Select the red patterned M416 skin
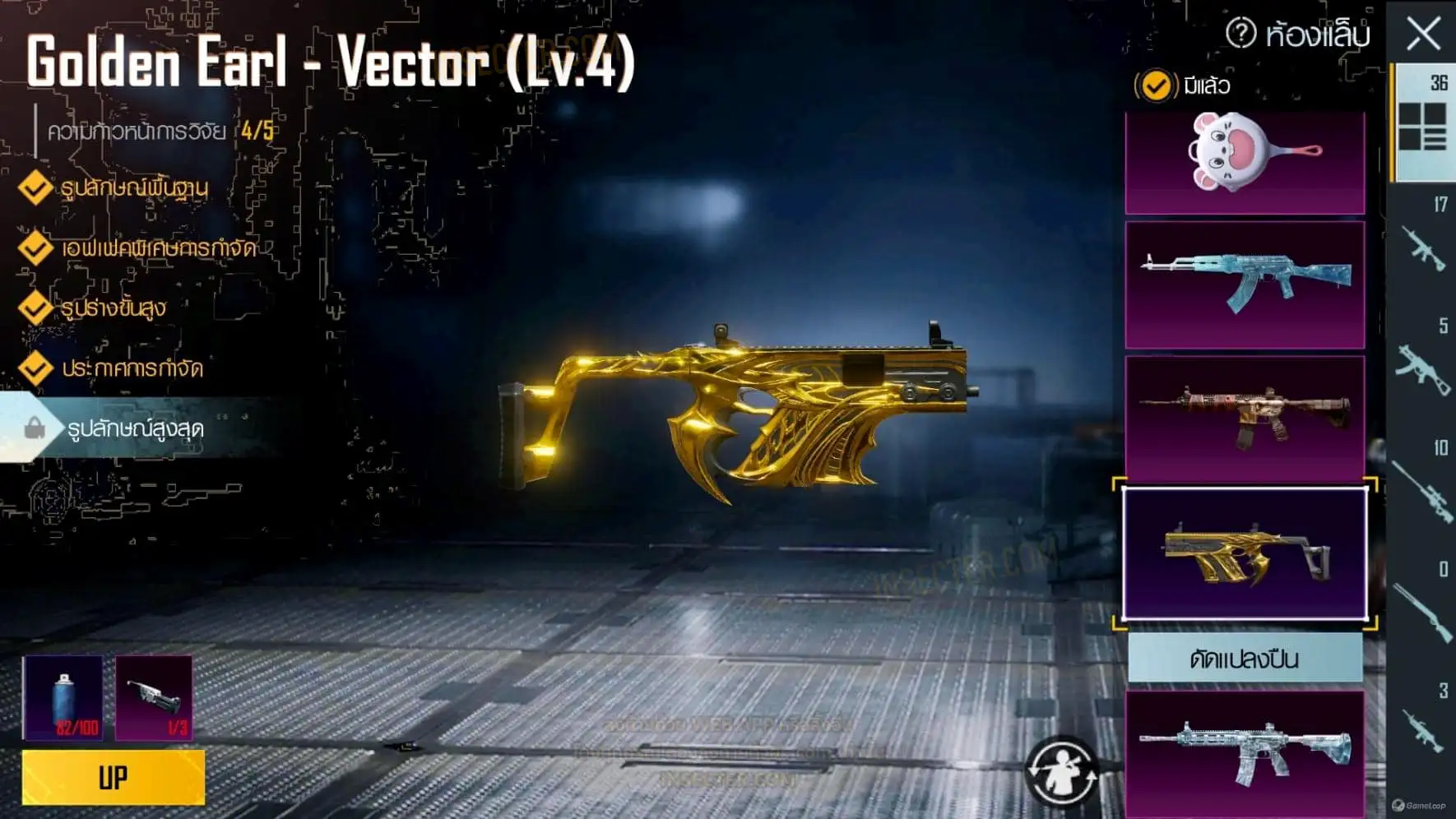The image size is (1456, 819). 1245,418
